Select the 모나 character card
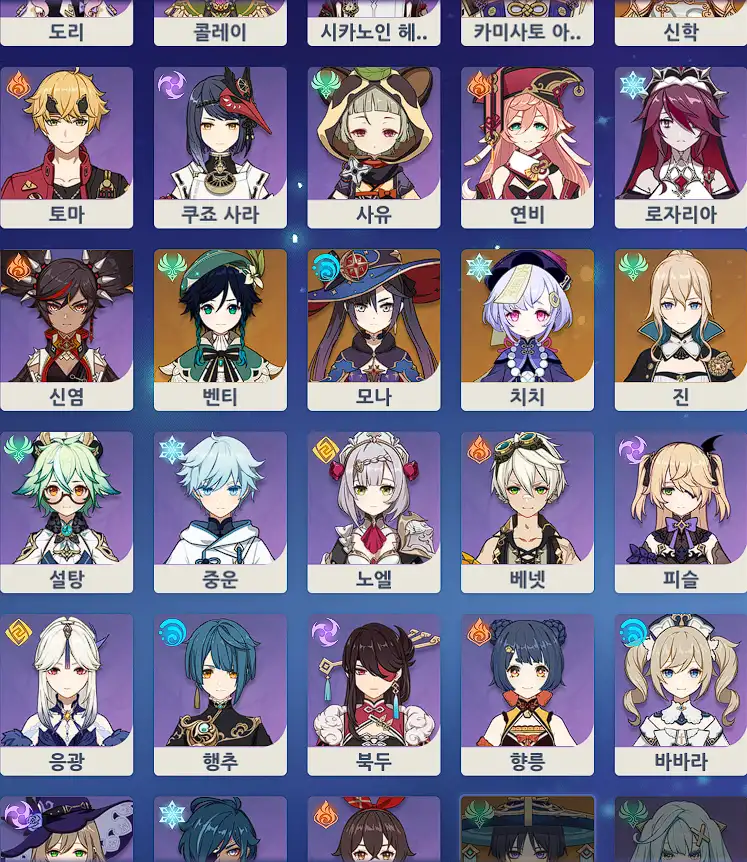 click(374, 330)
